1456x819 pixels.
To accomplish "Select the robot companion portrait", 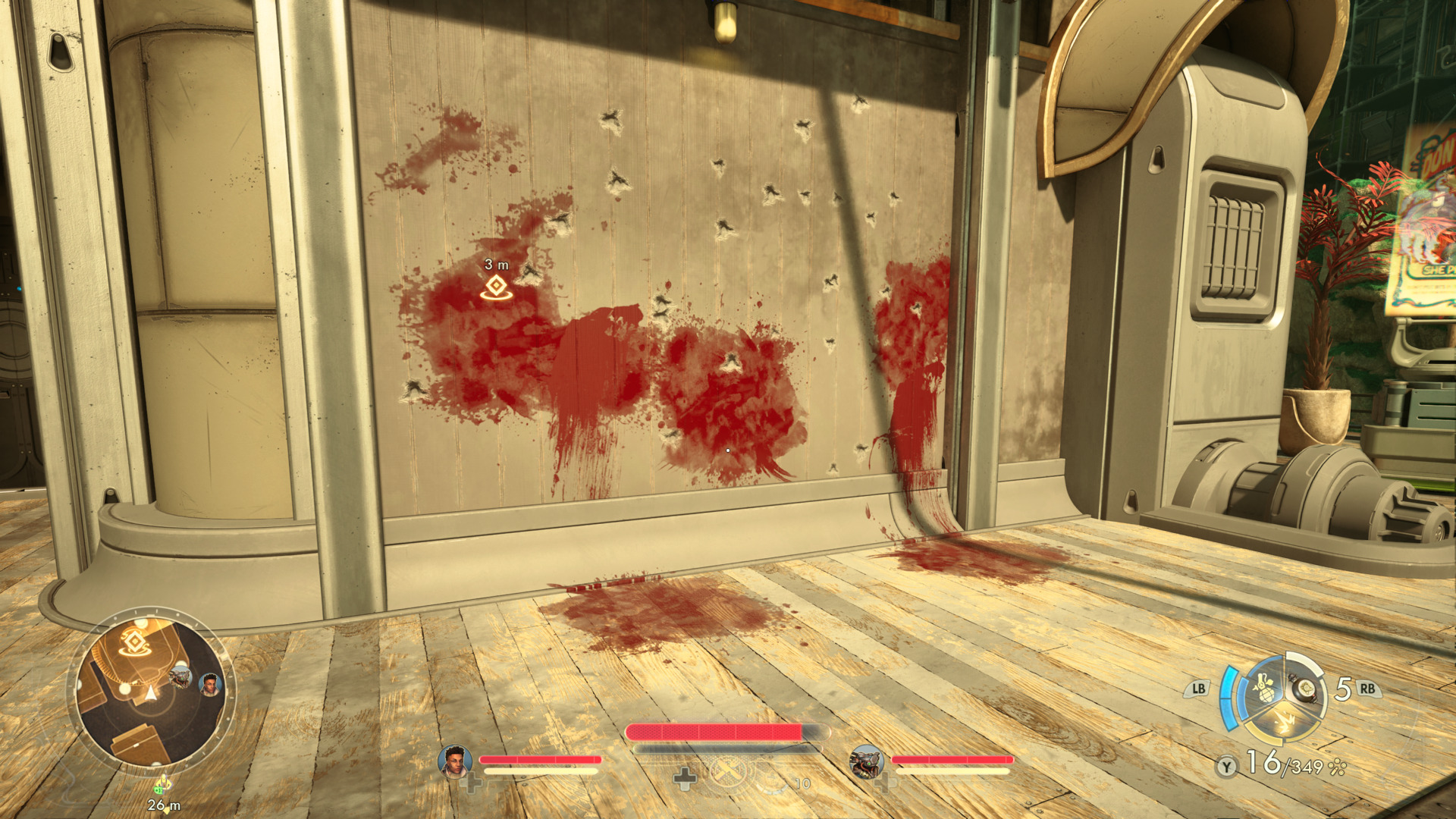I will tap(866, 761).
